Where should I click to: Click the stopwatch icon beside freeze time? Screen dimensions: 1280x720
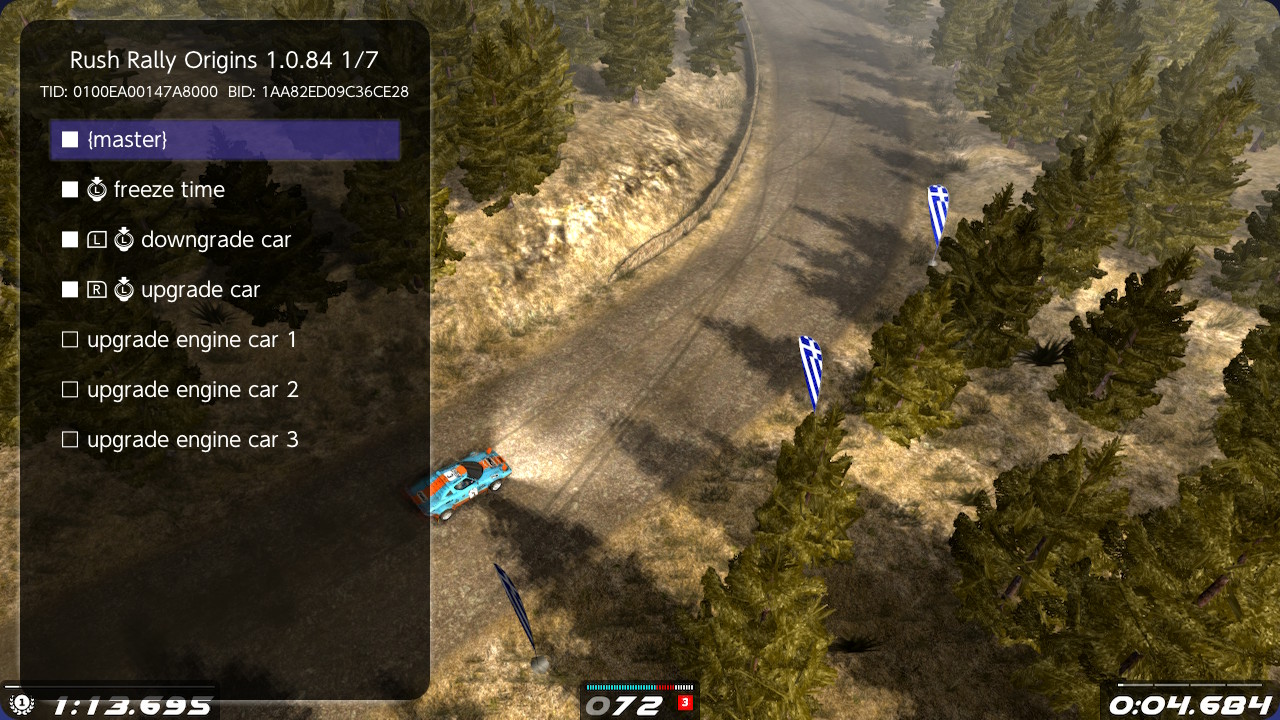tap(97, 189)
